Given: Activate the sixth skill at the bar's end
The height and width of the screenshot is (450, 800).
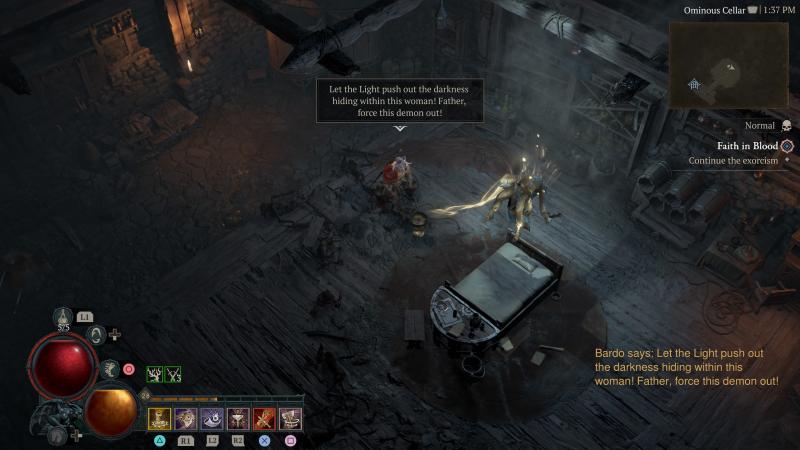Looking at the screenshot, I should point(290,419).
